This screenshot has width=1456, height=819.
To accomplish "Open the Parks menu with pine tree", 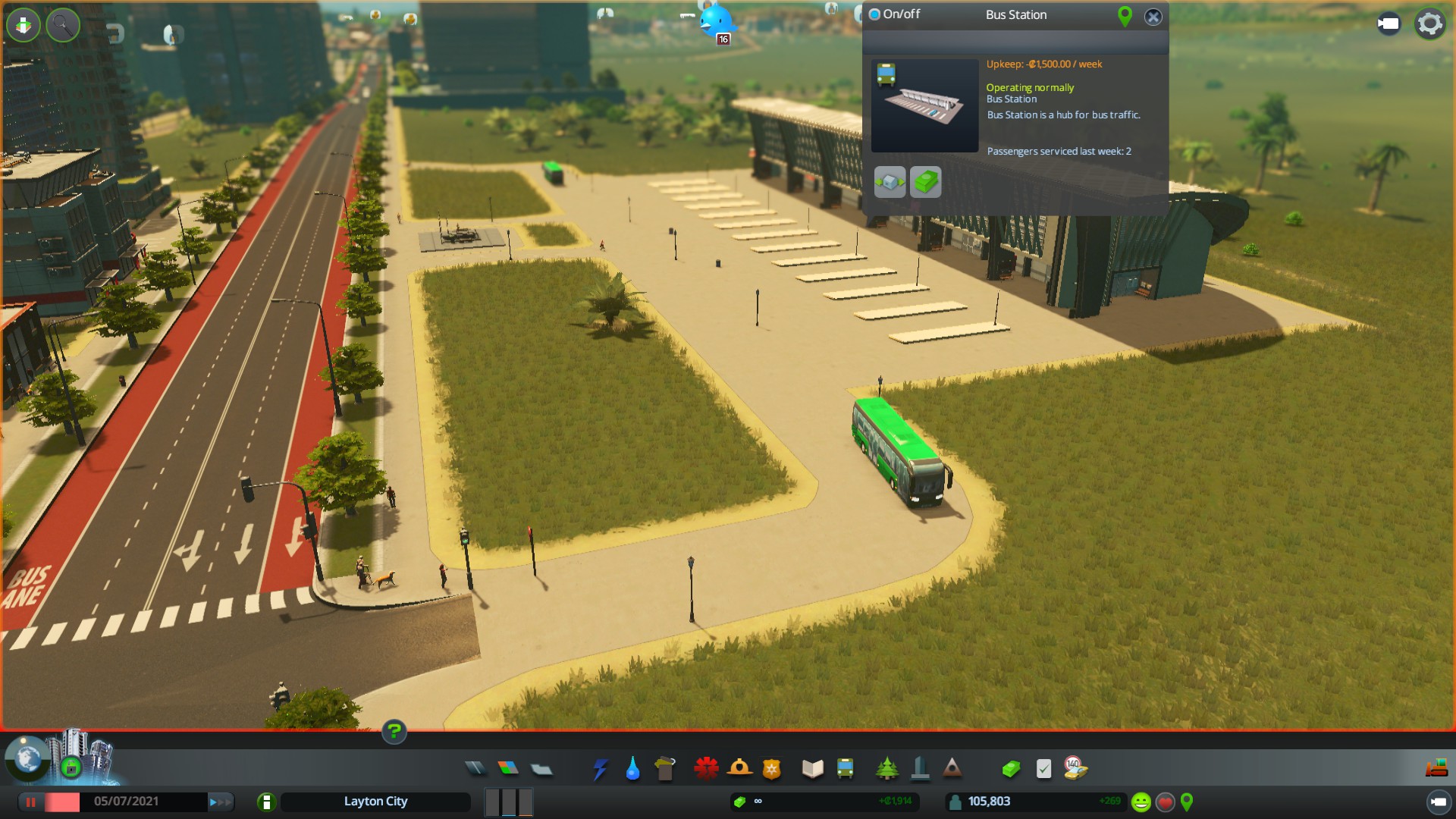I will point(886,769).
